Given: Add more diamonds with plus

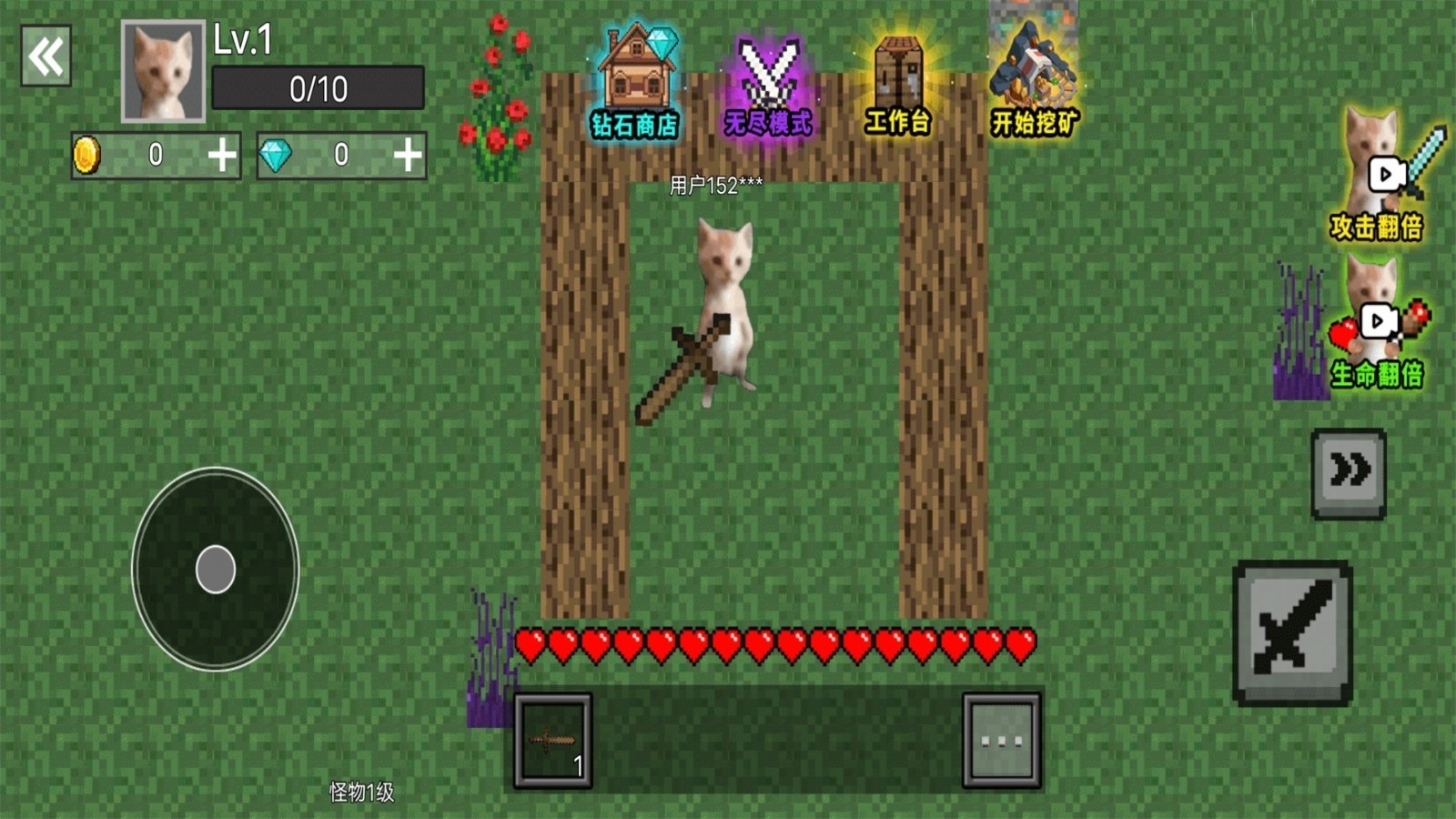Looking at the screenshot, I should coord(408,156).
